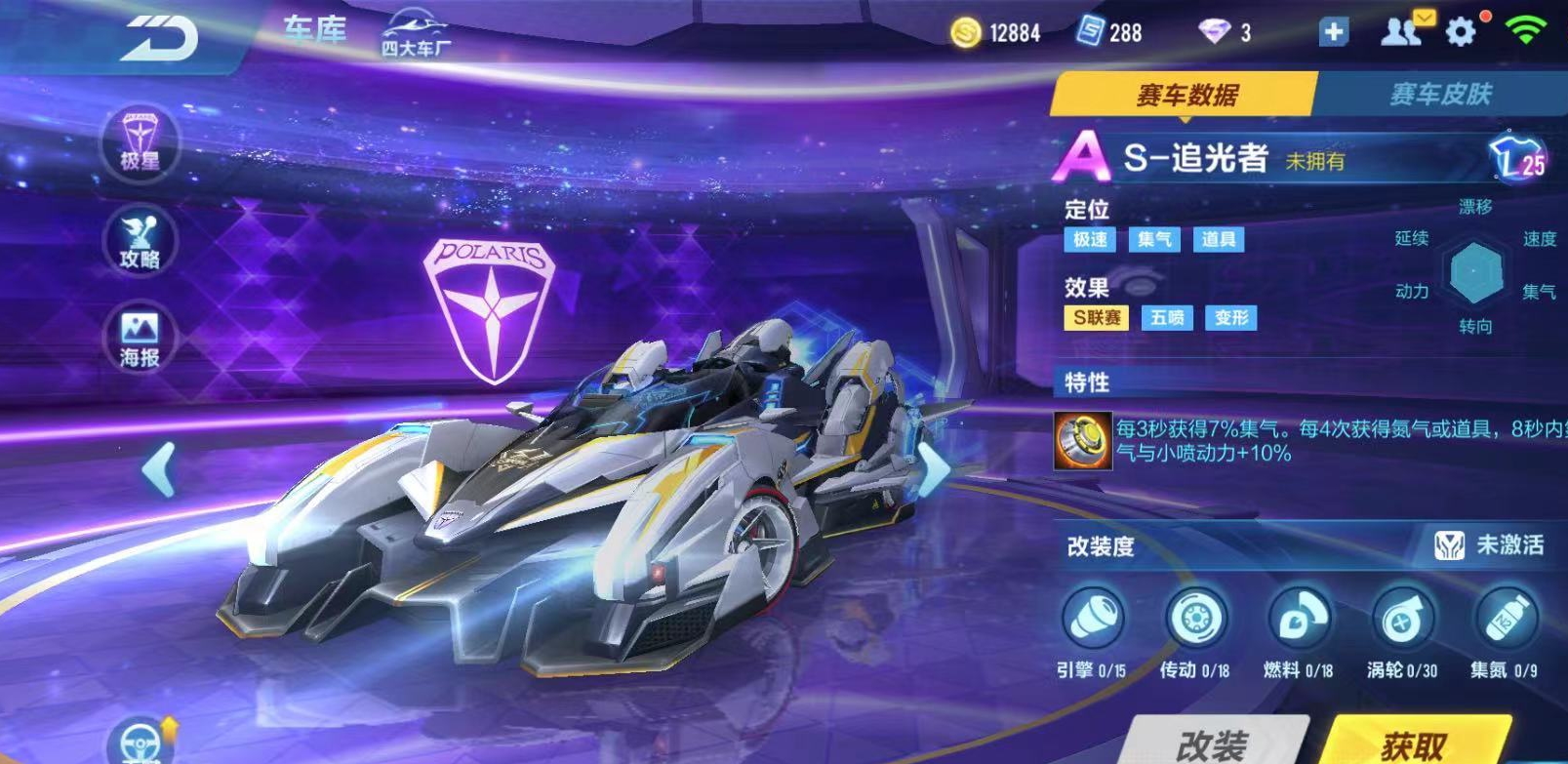Viewport: 1568px width, 764px height.
Task: Show the previous car with left arrow
Action: click(159, 469)
